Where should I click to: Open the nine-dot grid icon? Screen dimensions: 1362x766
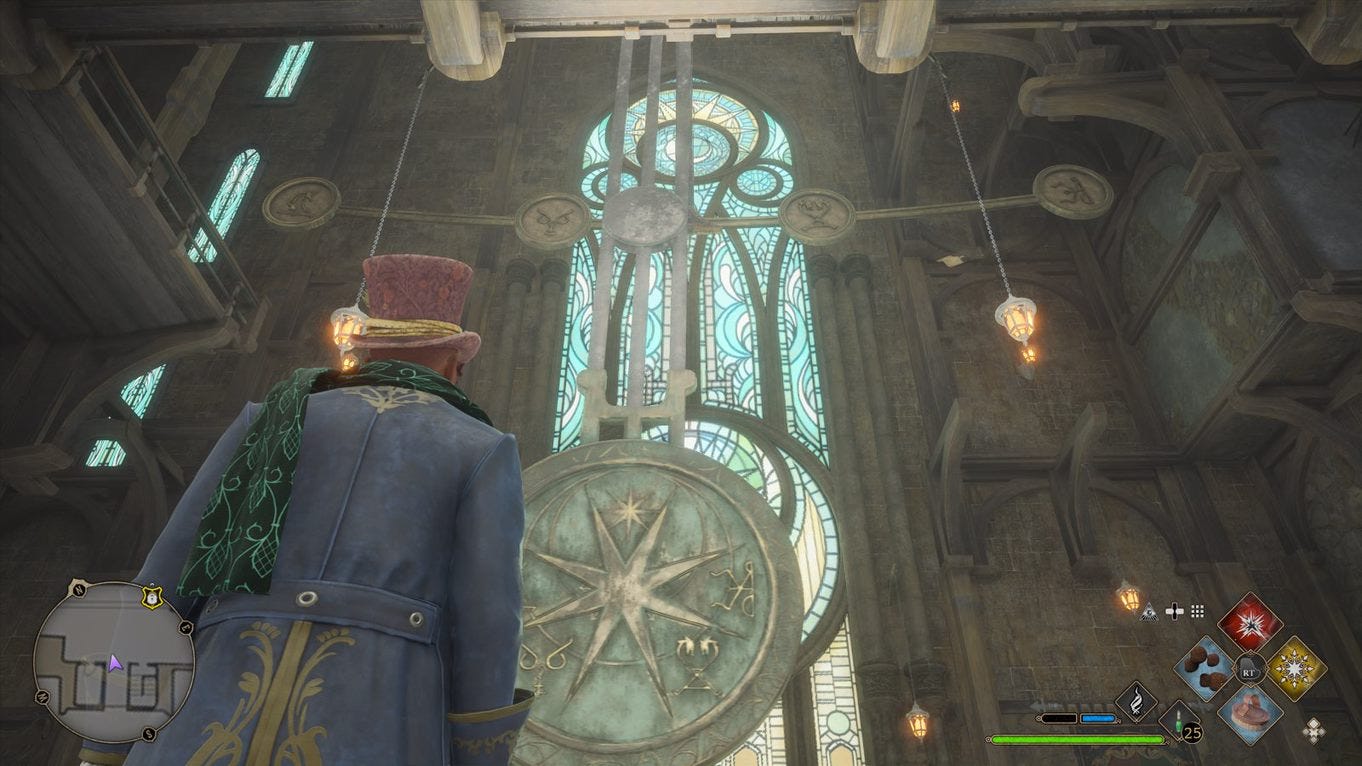click(1196, 610)
